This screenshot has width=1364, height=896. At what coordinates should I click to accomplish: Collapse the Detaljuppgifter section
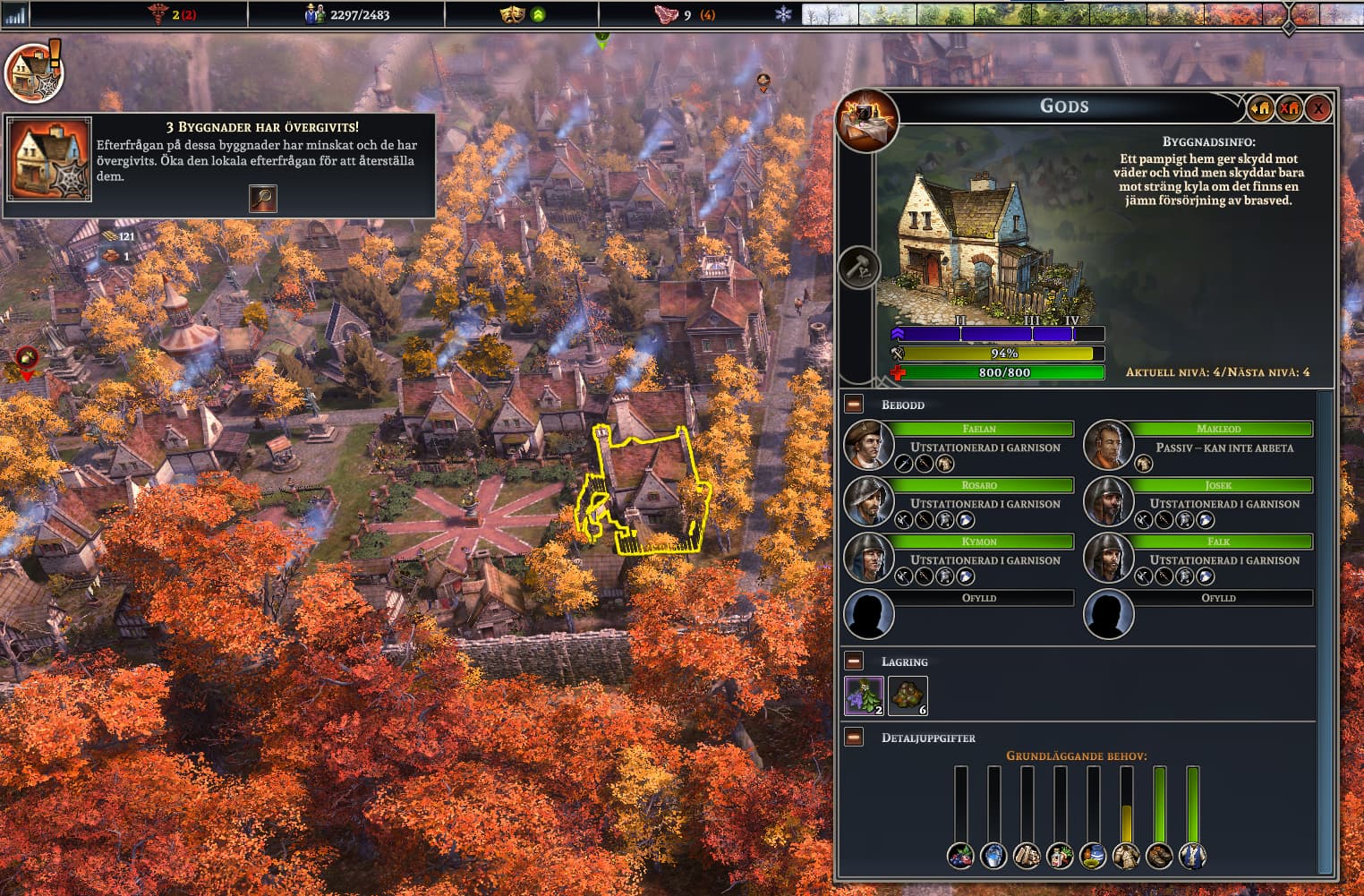(x=854, y=738)
